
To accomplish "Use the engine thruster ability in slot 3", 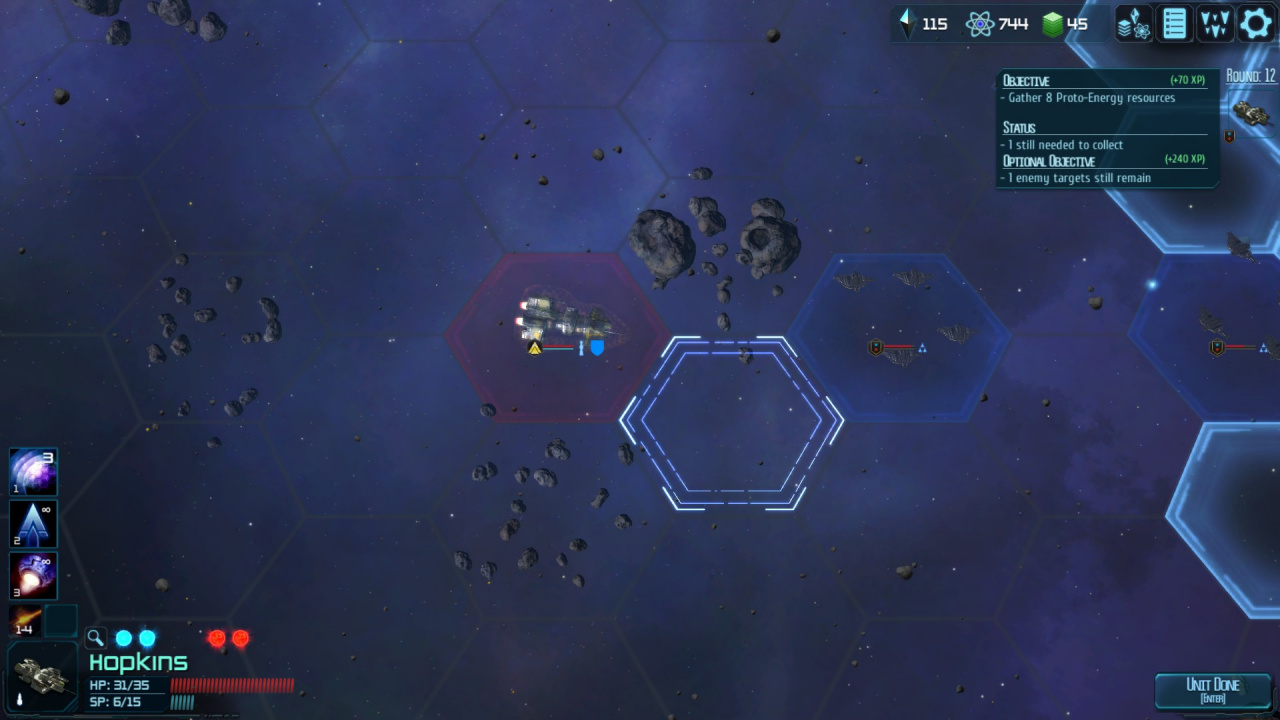I will [33, 576].
